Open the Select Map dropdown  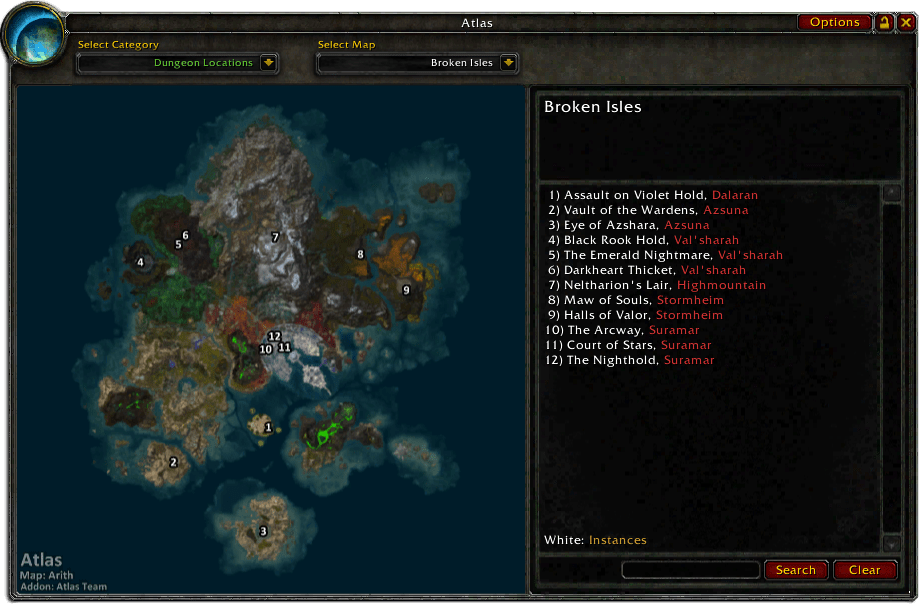click(508, 63)
